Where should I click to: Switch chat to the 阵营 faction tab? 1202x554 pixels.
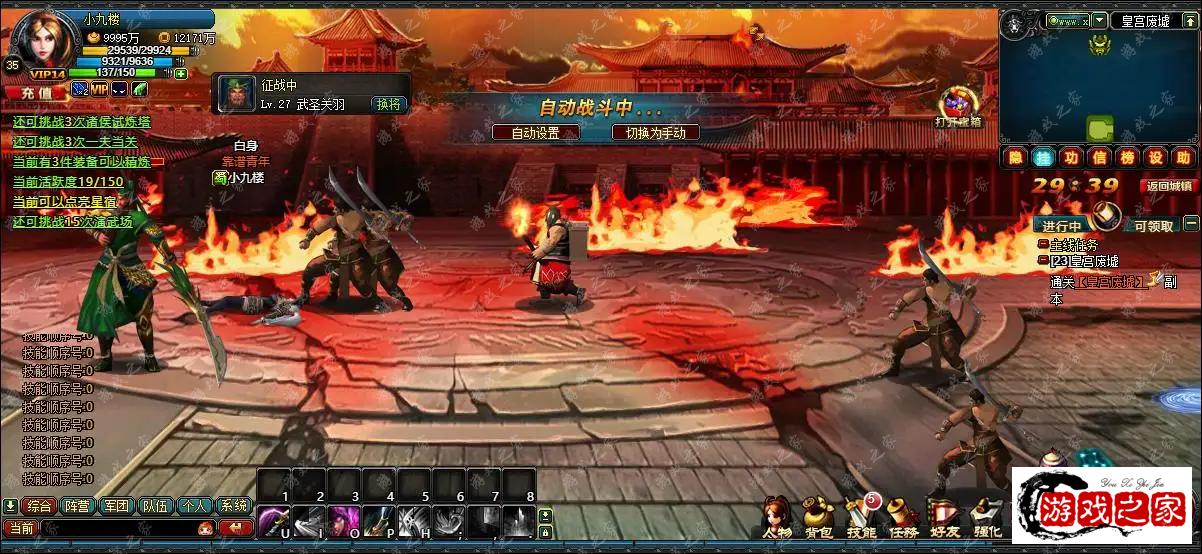(x=77, y=506)
